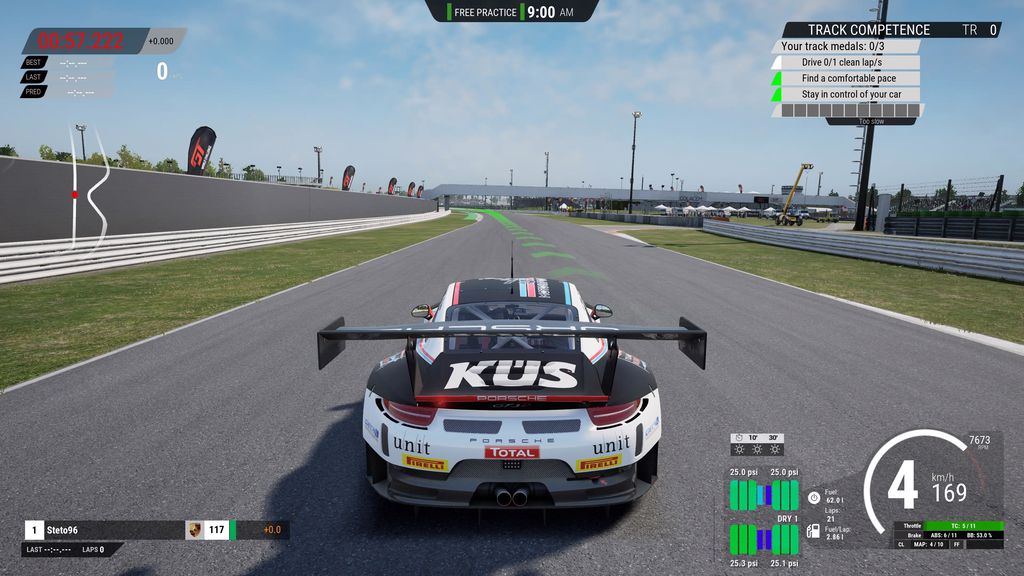1024x576 pixels.
Task: Open the weather forecast widget
Action: (x=756, y=444)
